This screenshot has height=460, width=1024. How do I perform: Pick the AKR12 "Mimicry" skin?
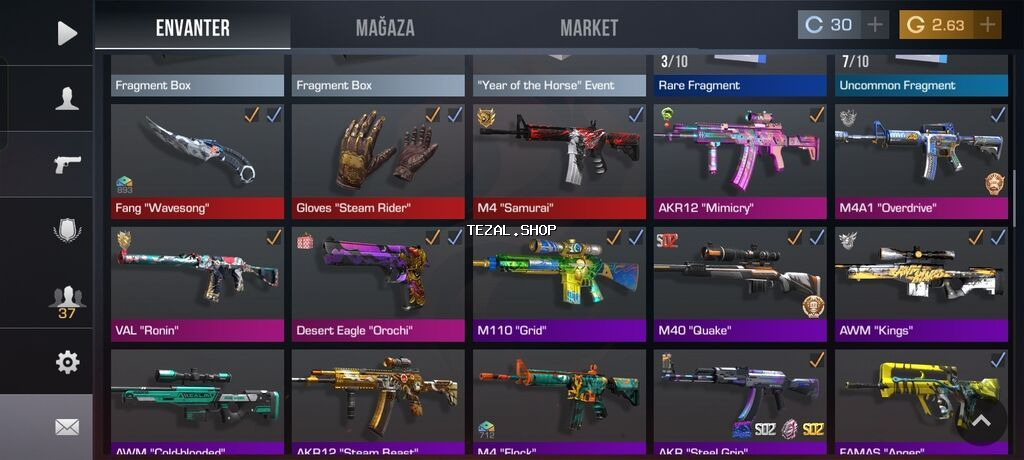point(741,160)
